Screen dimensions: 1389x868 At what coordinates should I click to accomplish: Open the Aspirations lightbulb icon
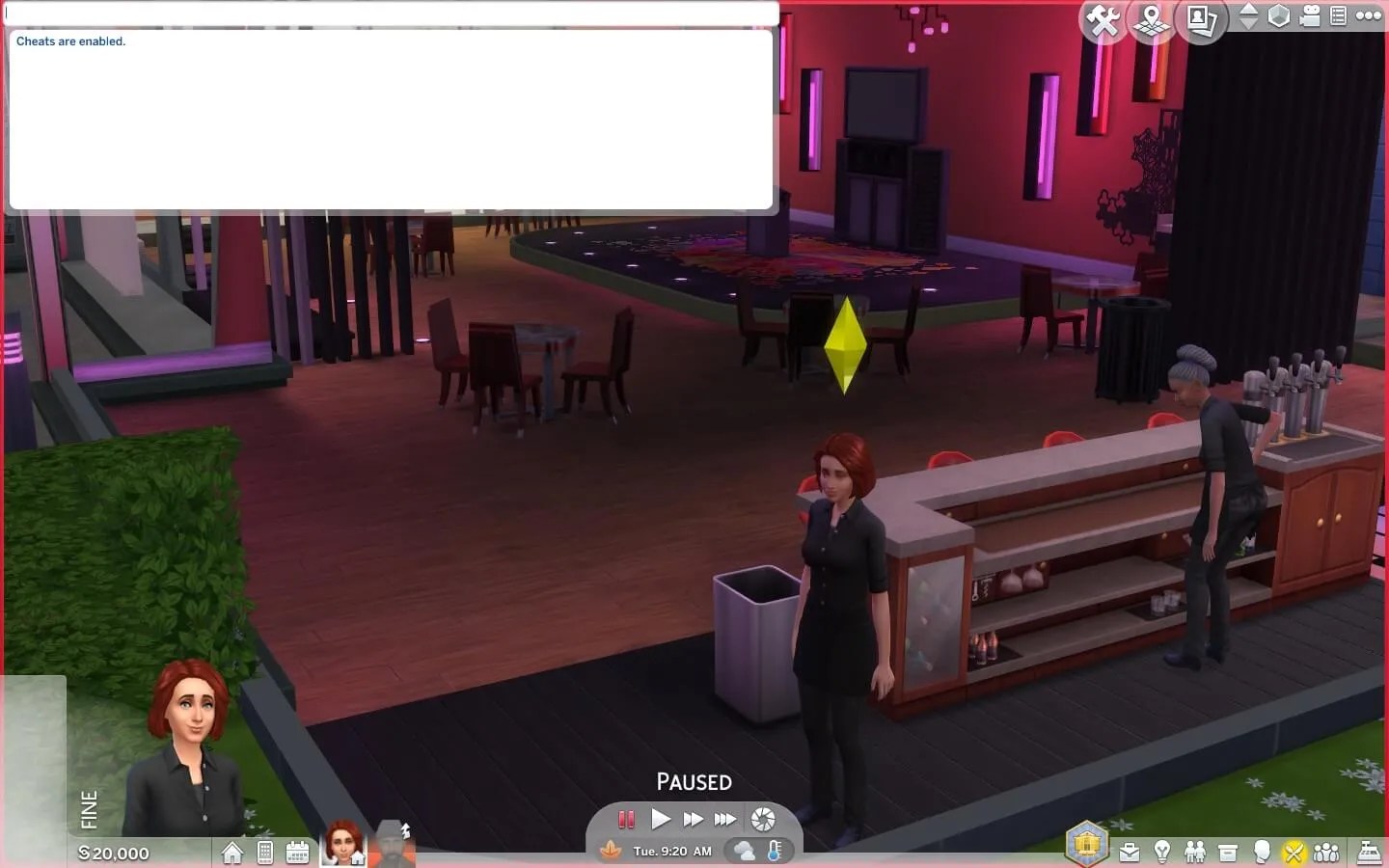click(x=1163, y=853)
